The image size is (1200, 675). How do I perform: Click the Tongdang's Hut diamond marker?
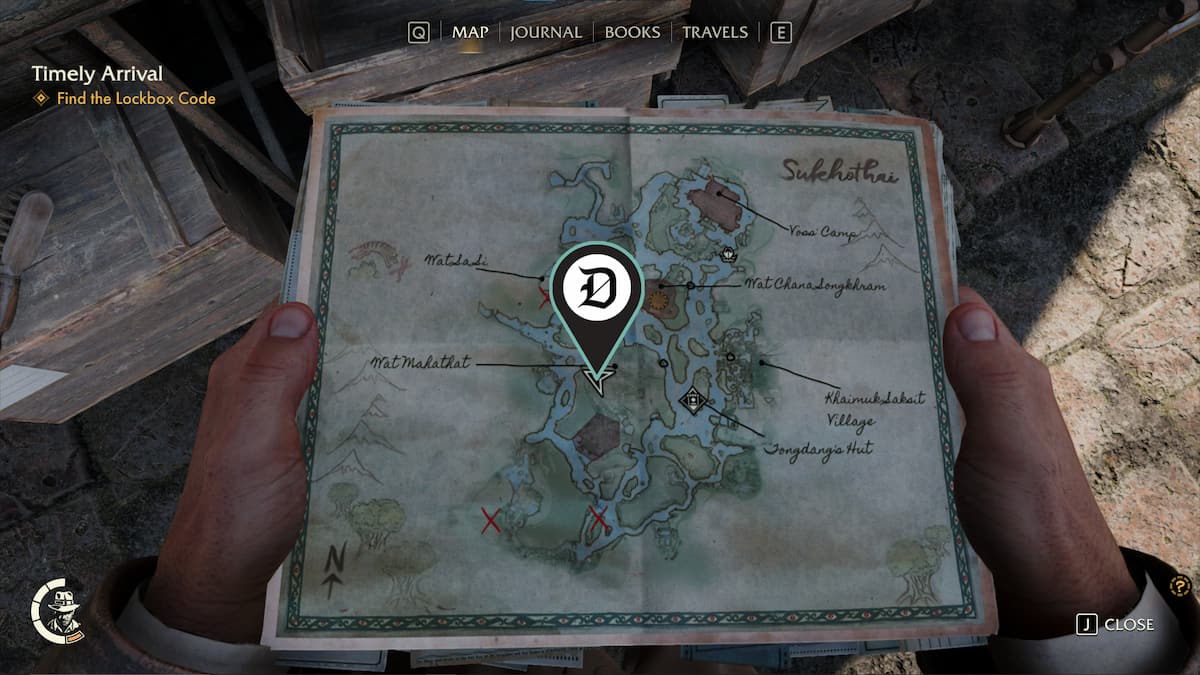[691, 401]
